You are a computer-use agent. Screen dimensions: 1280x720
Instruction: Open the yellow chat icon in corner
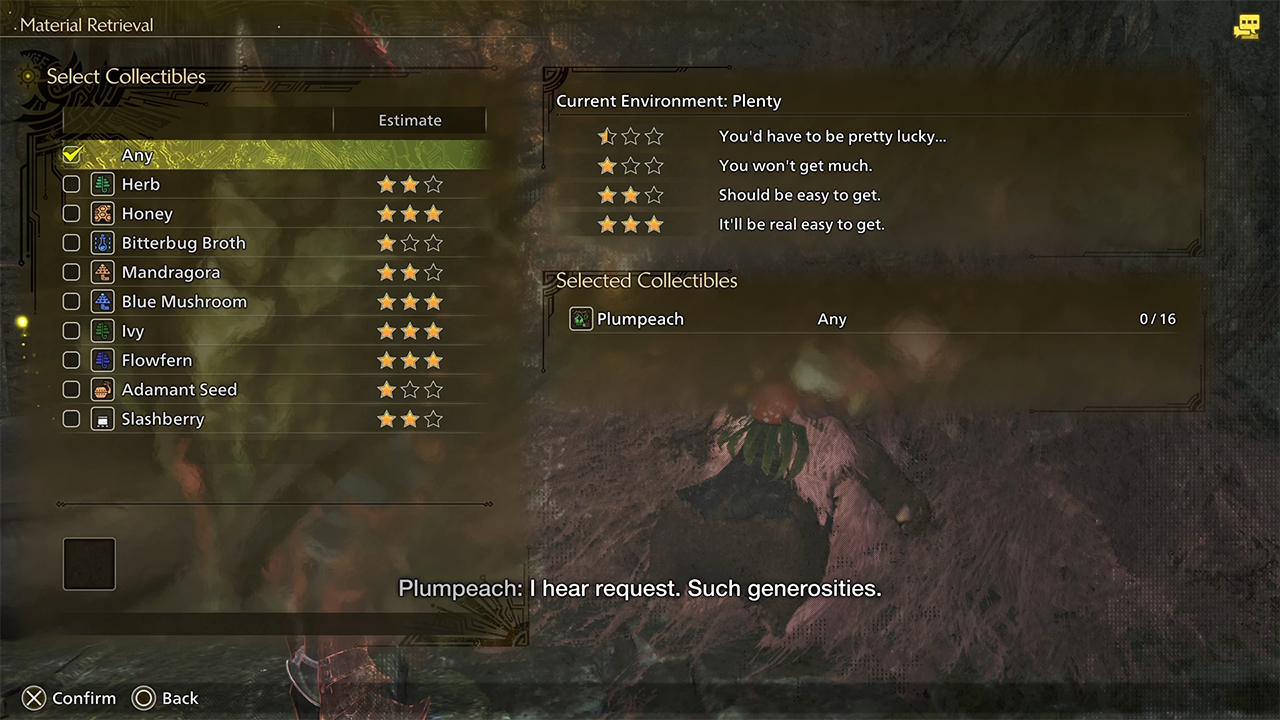tap(1246, 27)
